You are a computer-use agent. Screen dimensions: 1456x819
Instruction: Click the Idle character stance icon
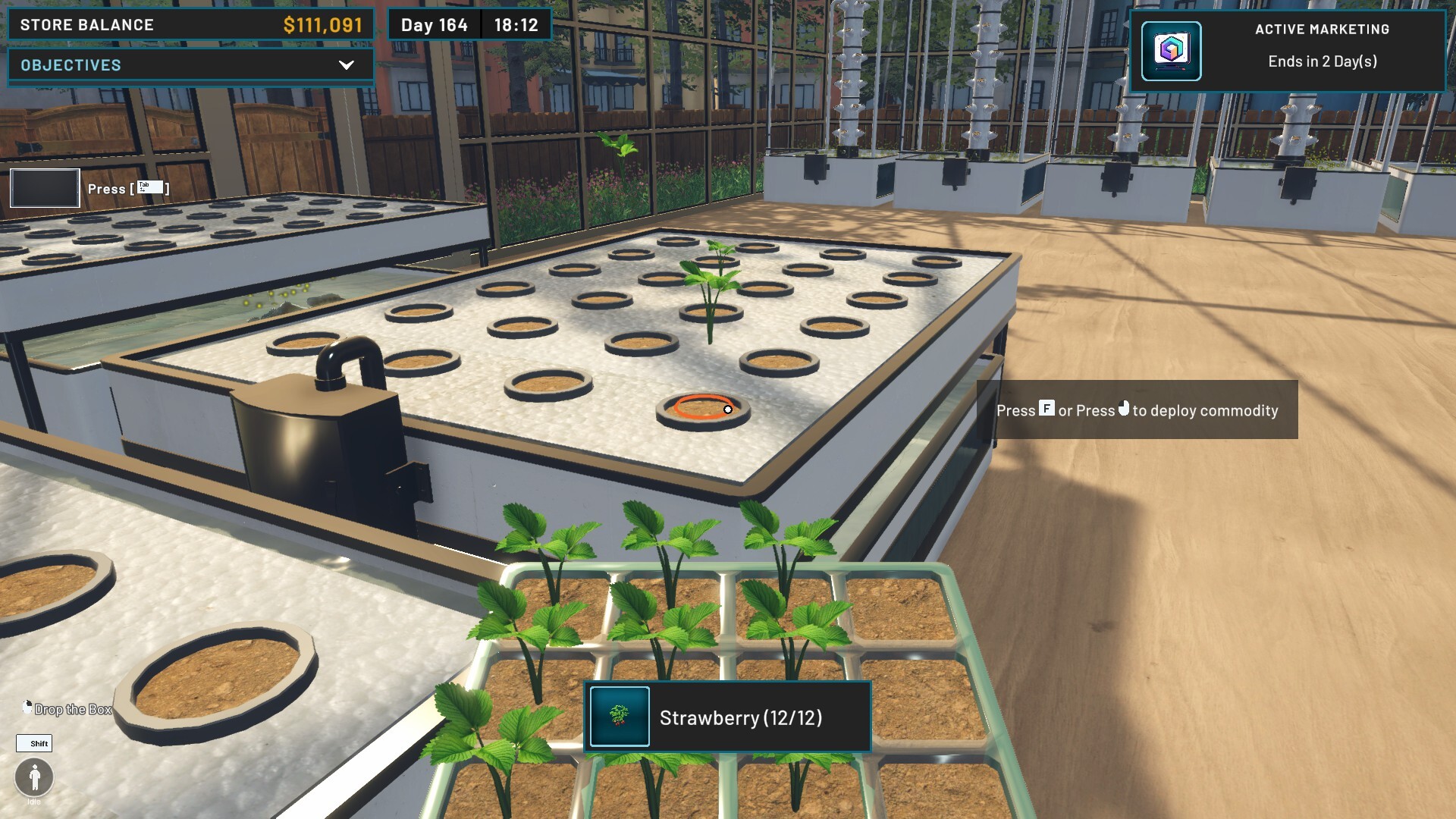point(33,777)
